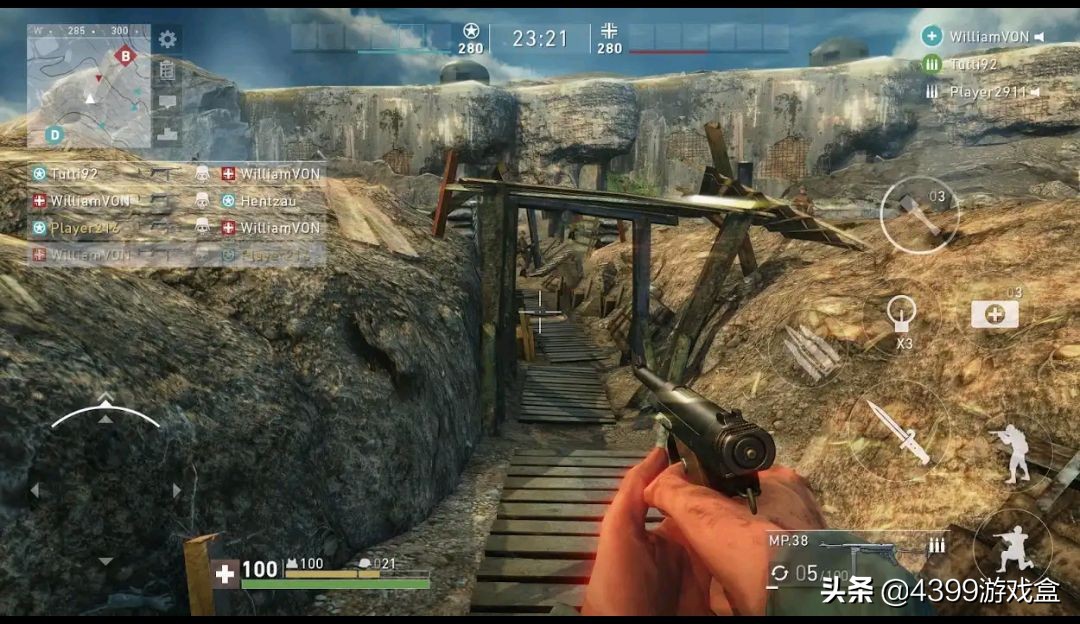Tap the X3 scope zoom button

902,319
